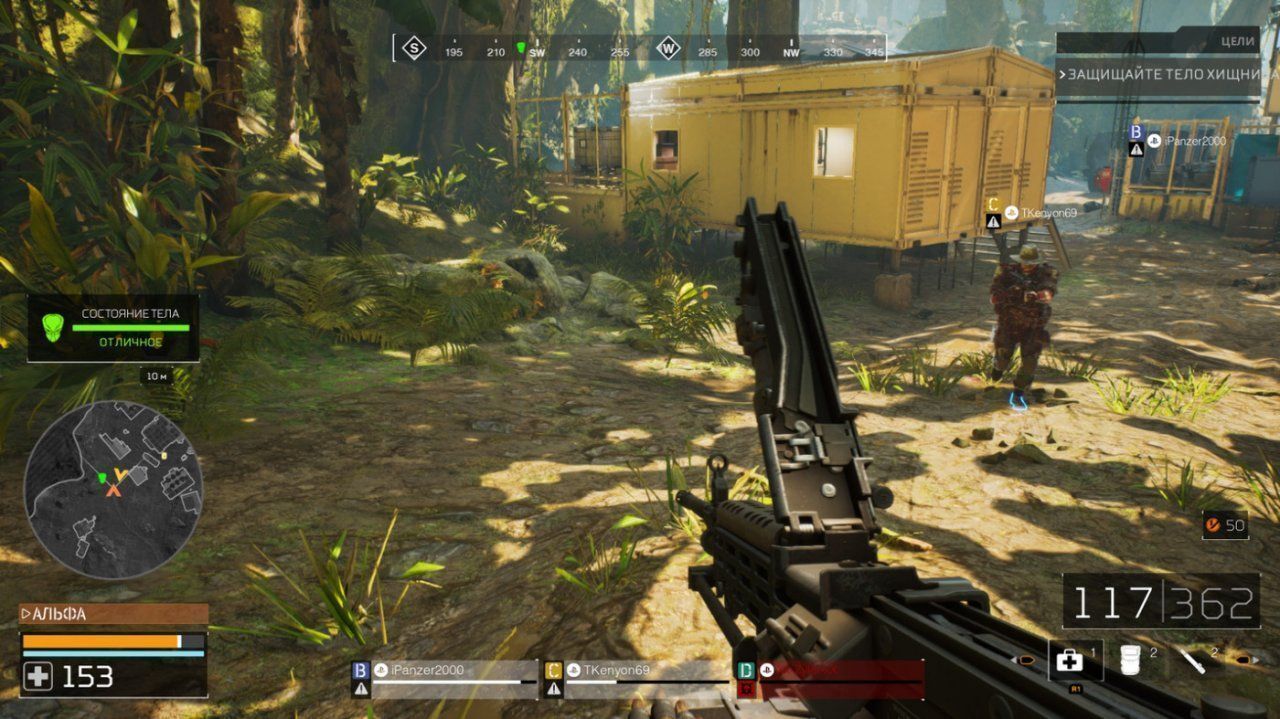This screenshot has height=719, width=1280.
Task: Click the Predator body condition status panel
Action: coord(113,327)
